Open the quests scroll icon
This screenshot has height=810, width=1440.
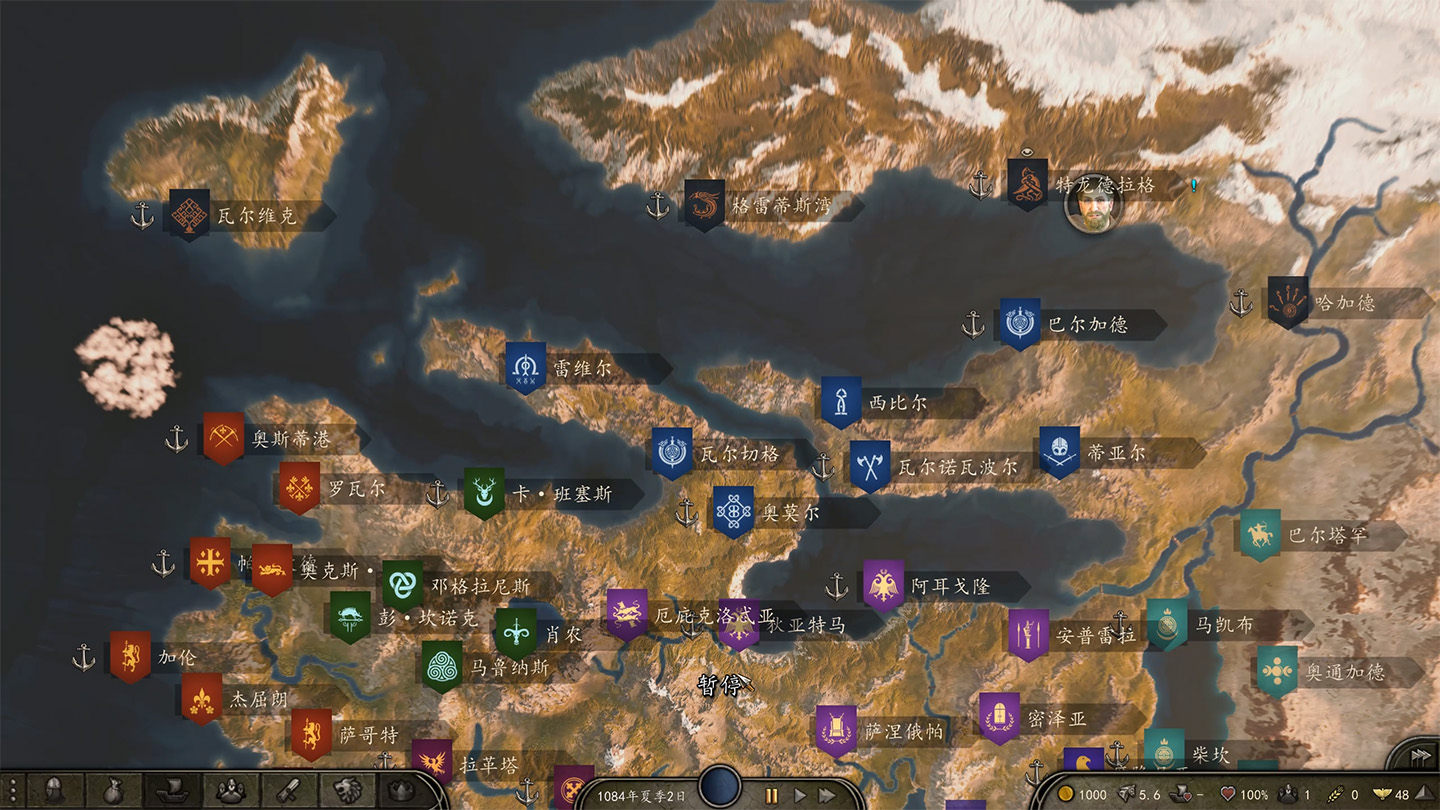(x=290, y=790)
